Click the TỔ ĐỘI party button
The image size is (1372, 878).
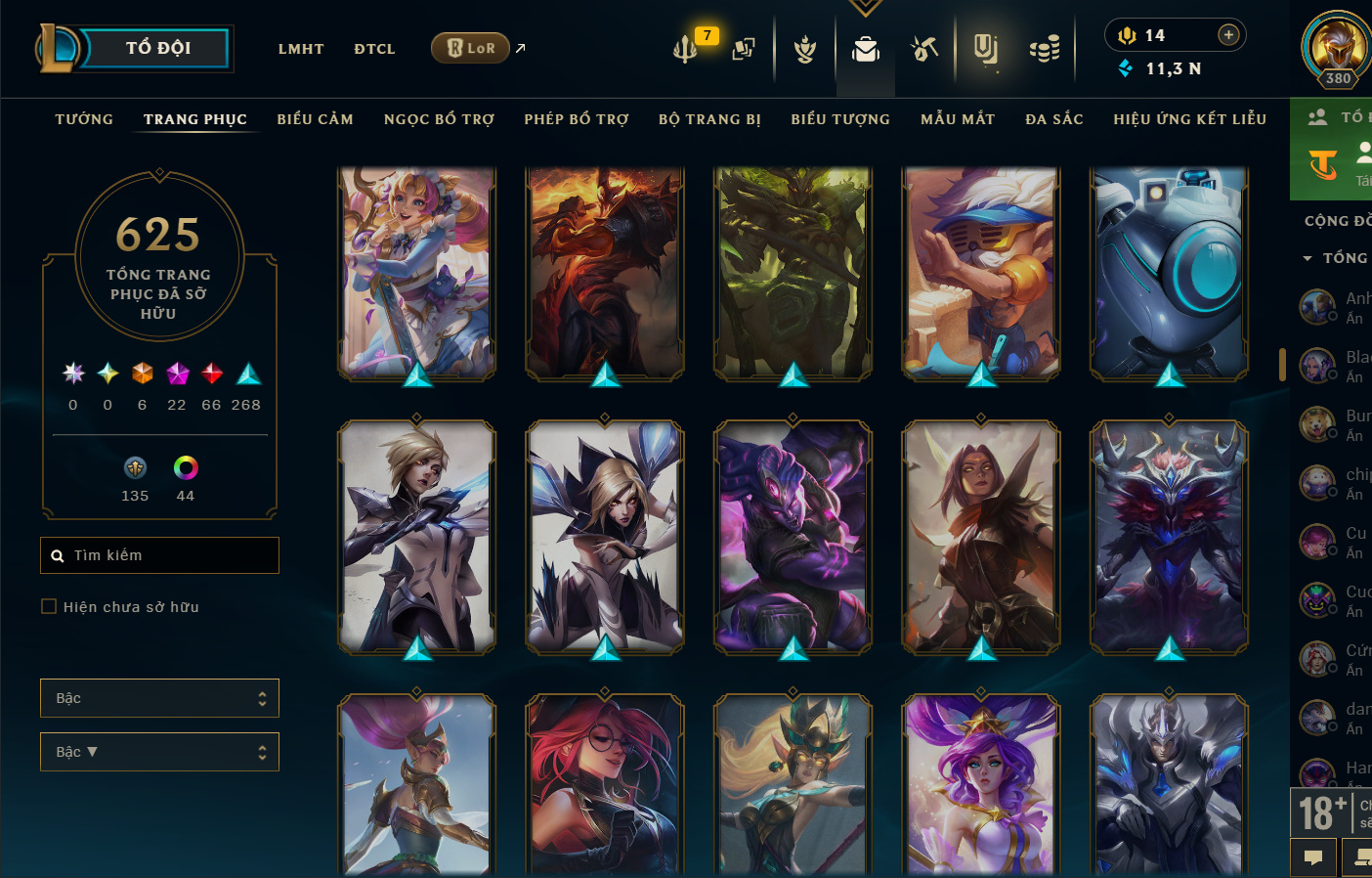(x=156, y=48)
